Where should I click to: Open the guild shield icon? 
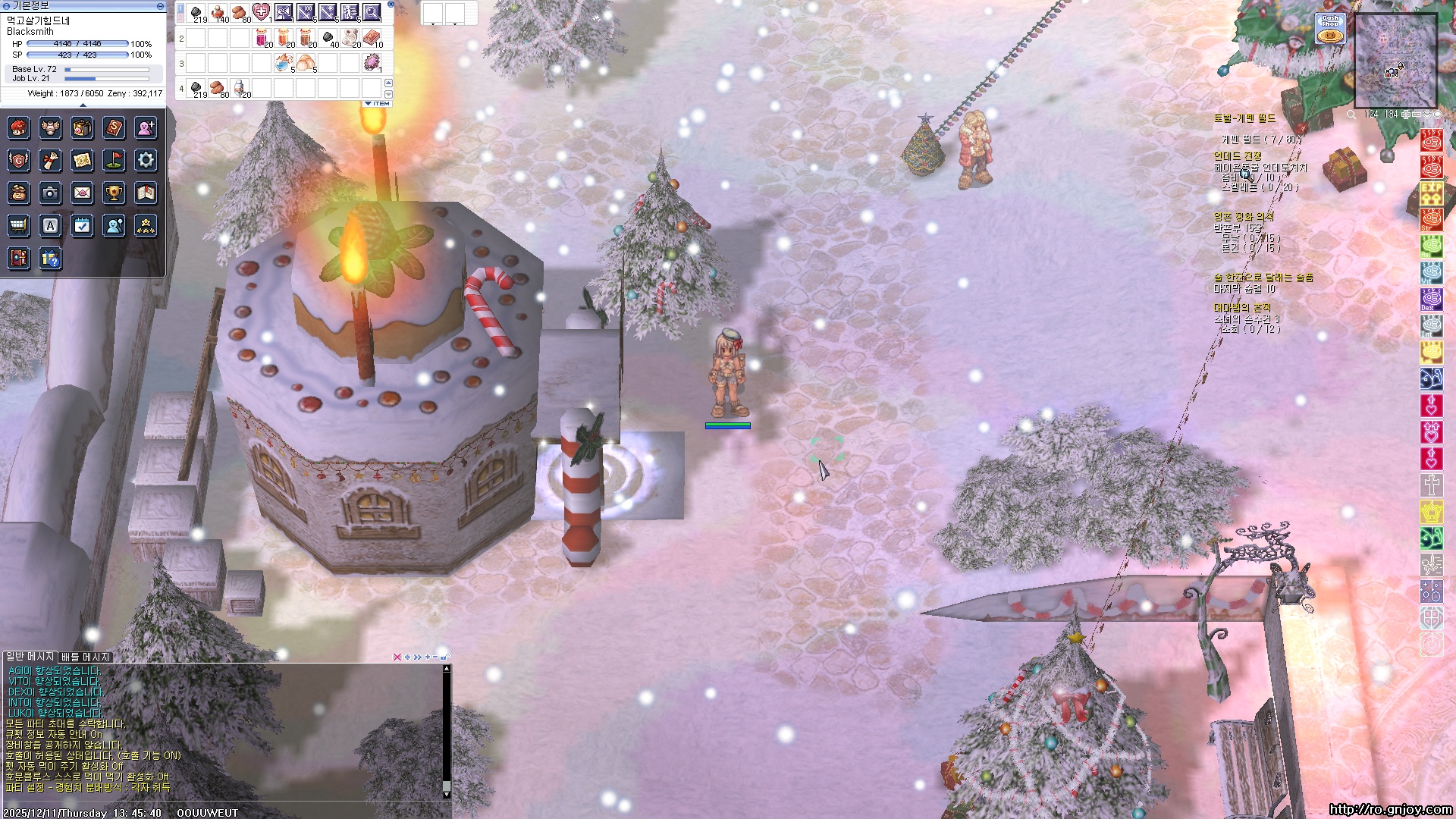click(x=18, y=160)
